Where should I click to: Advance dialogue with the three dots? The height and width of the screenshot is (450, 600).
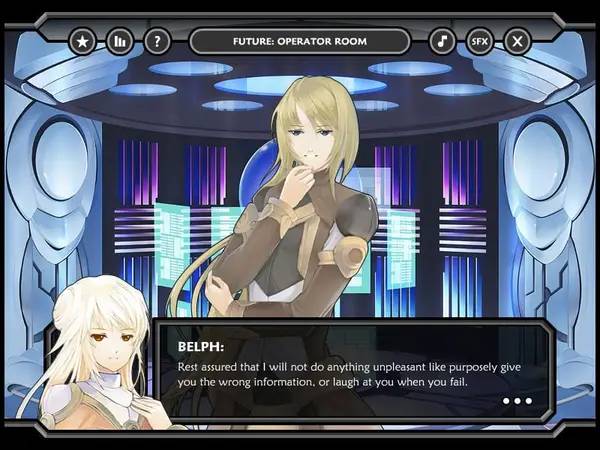[x=517, y=401]
